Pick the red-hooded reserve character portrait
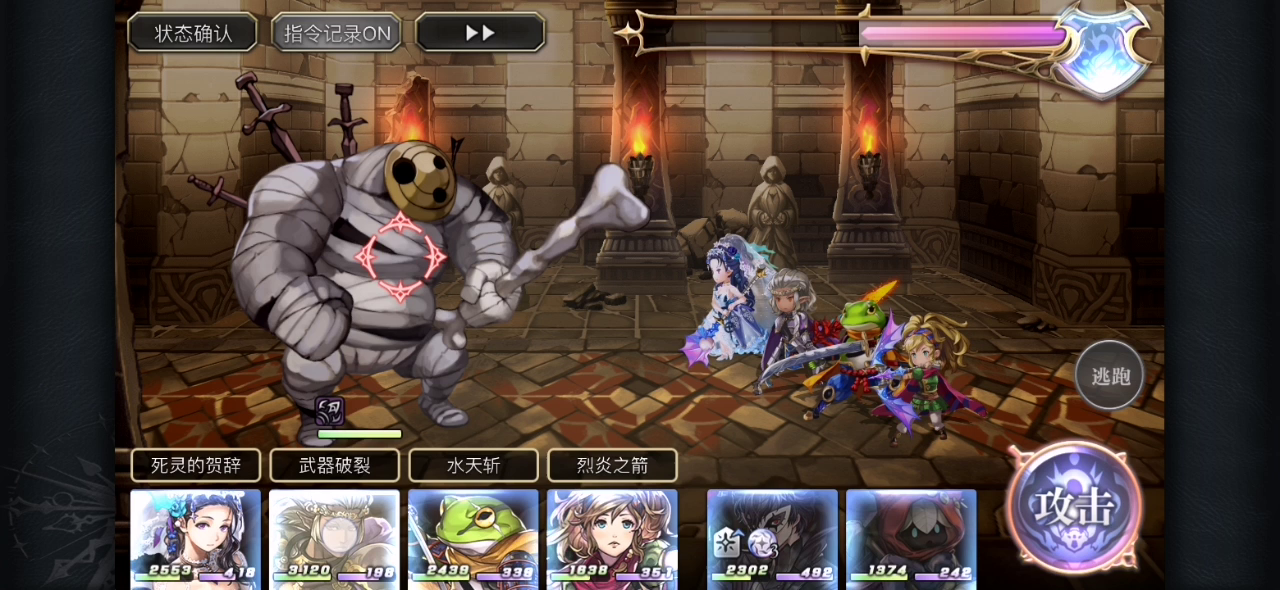 coord(911,537)
